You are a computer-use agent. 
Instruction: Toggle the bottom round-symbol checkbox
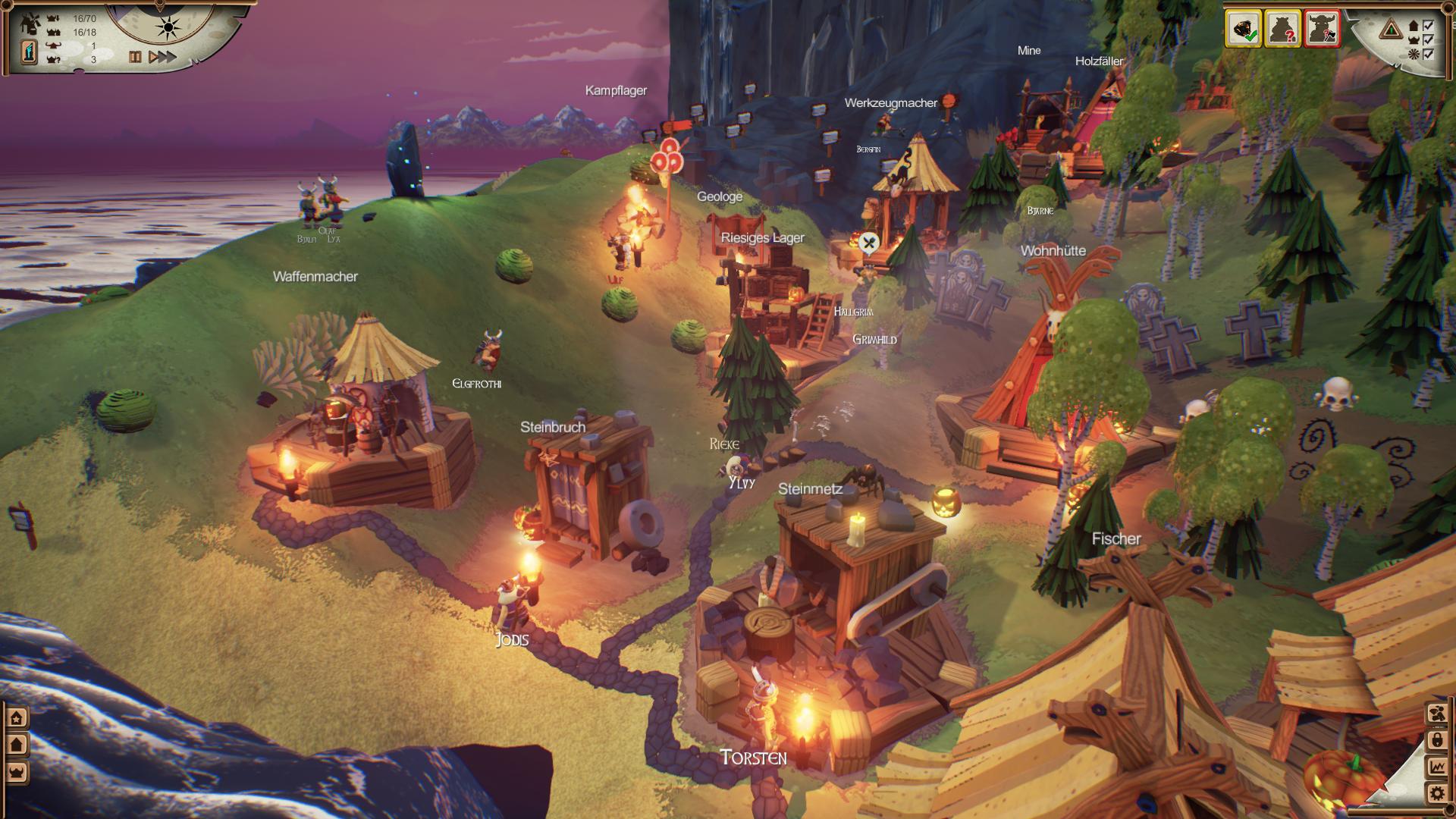click(1429, 54)
